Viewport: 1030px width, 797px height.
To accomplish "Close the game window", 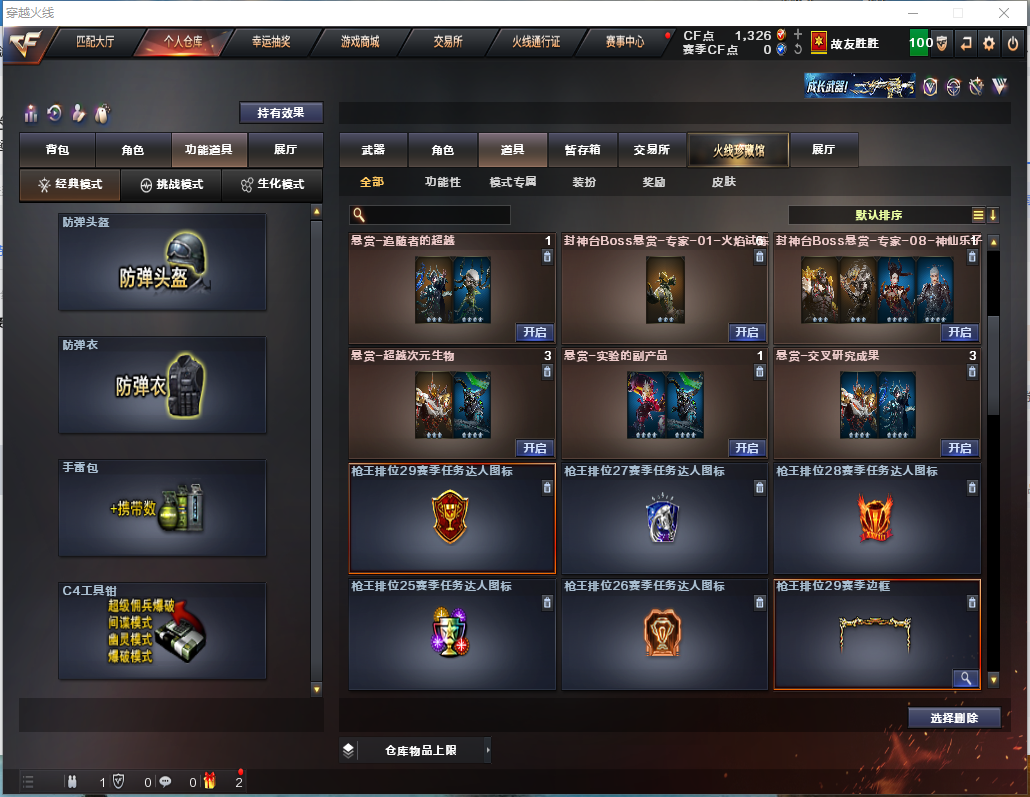I will coord(1005,13).
